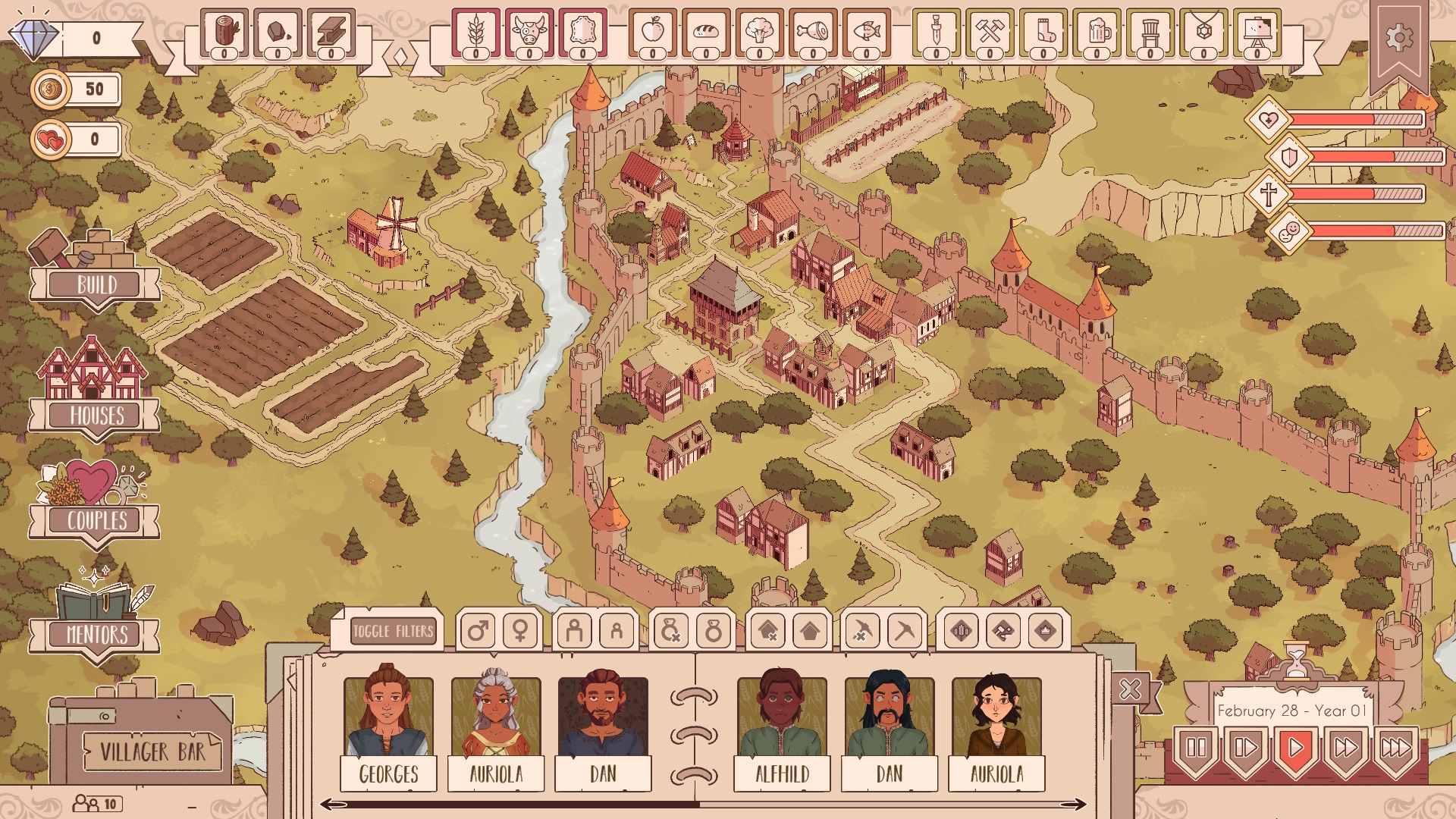This screenshot has width=1456, height=819.
Task: Open the Build menu
Action: 95,285
